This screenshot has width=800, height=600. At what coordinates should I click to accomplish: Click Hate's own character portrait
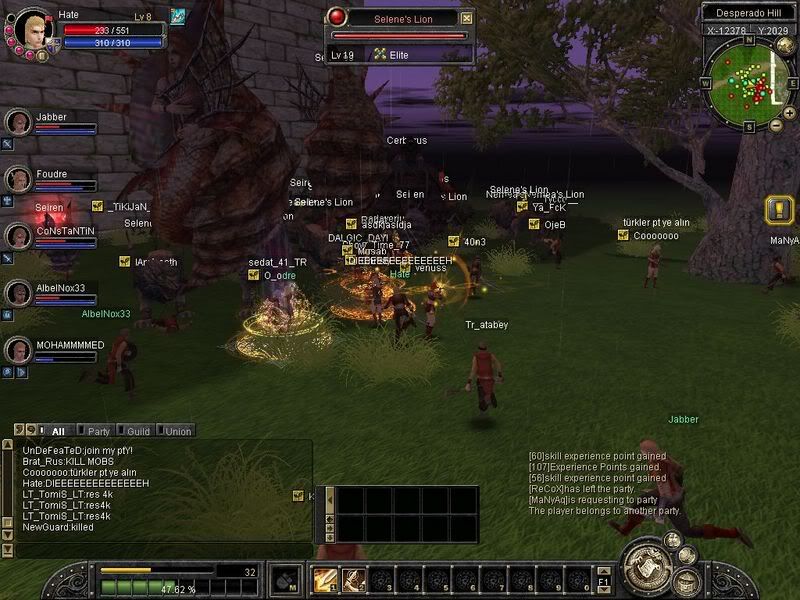(x=29, y=27)
